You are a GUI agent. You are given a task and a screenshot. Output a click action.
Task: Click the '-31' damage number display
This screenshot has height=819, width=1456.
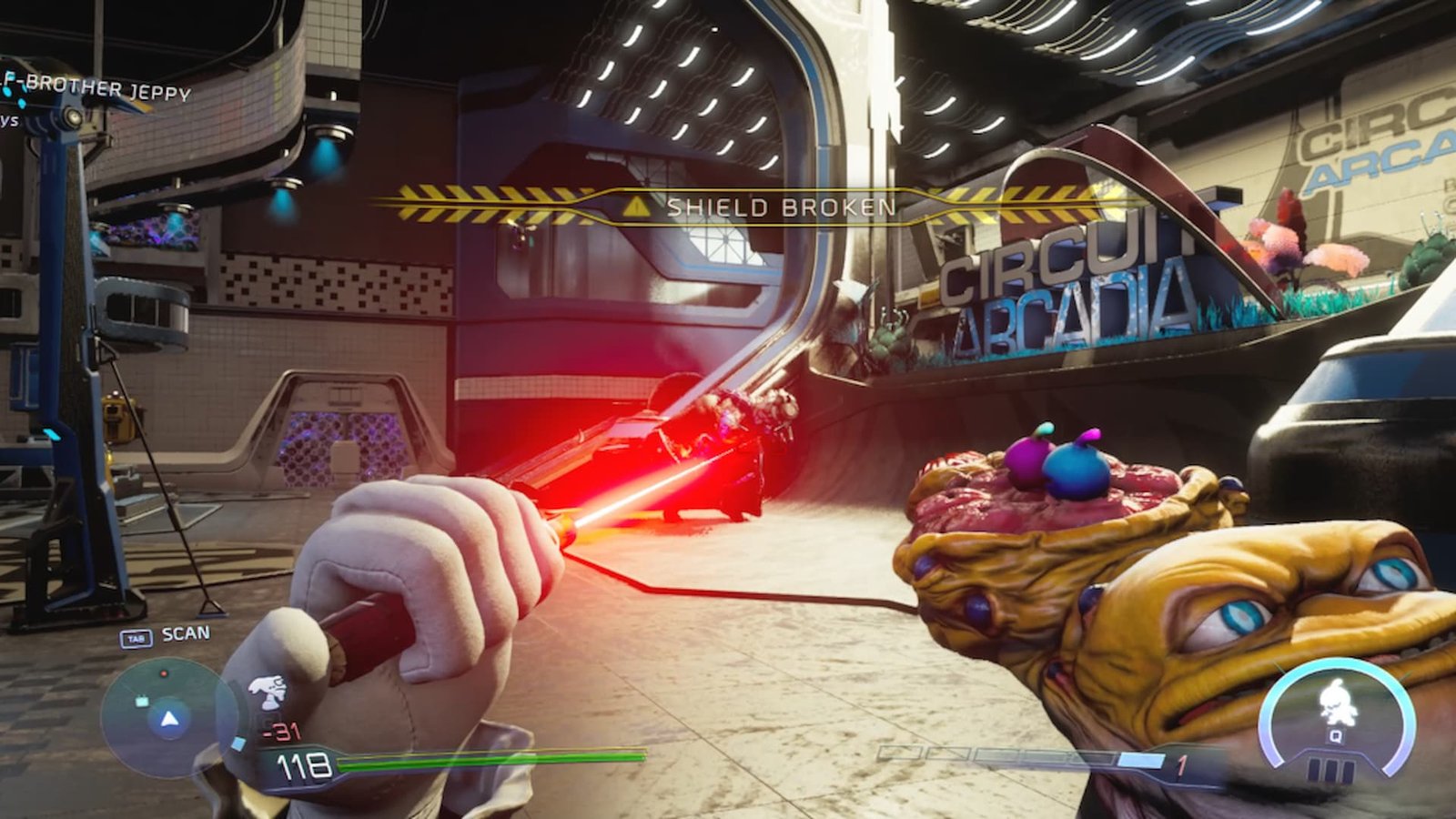(282, 730)
